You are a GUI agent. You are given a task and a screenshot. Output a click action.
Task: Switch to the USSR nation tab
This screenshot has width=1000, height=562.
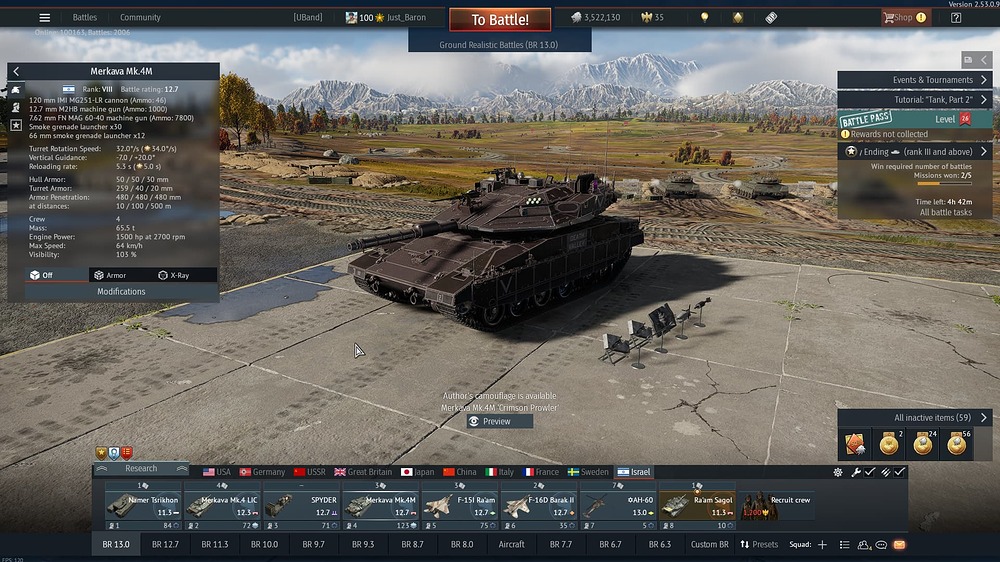(310, 472)
